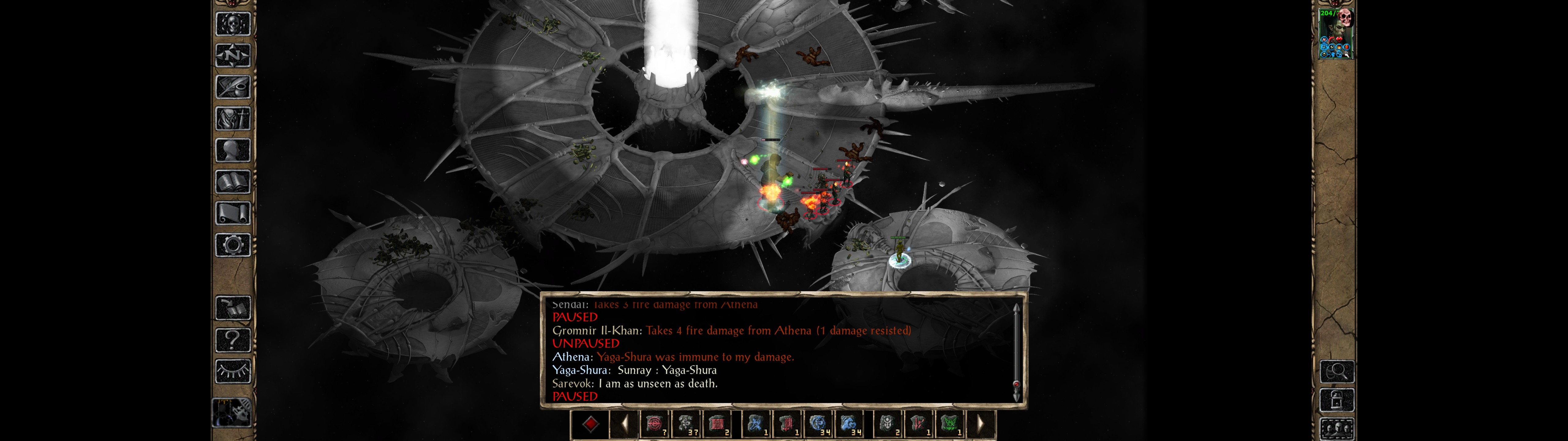Open the area map compass button
Image resolution: width=1568 pixels, height=441 pixels.
[232, 55]
